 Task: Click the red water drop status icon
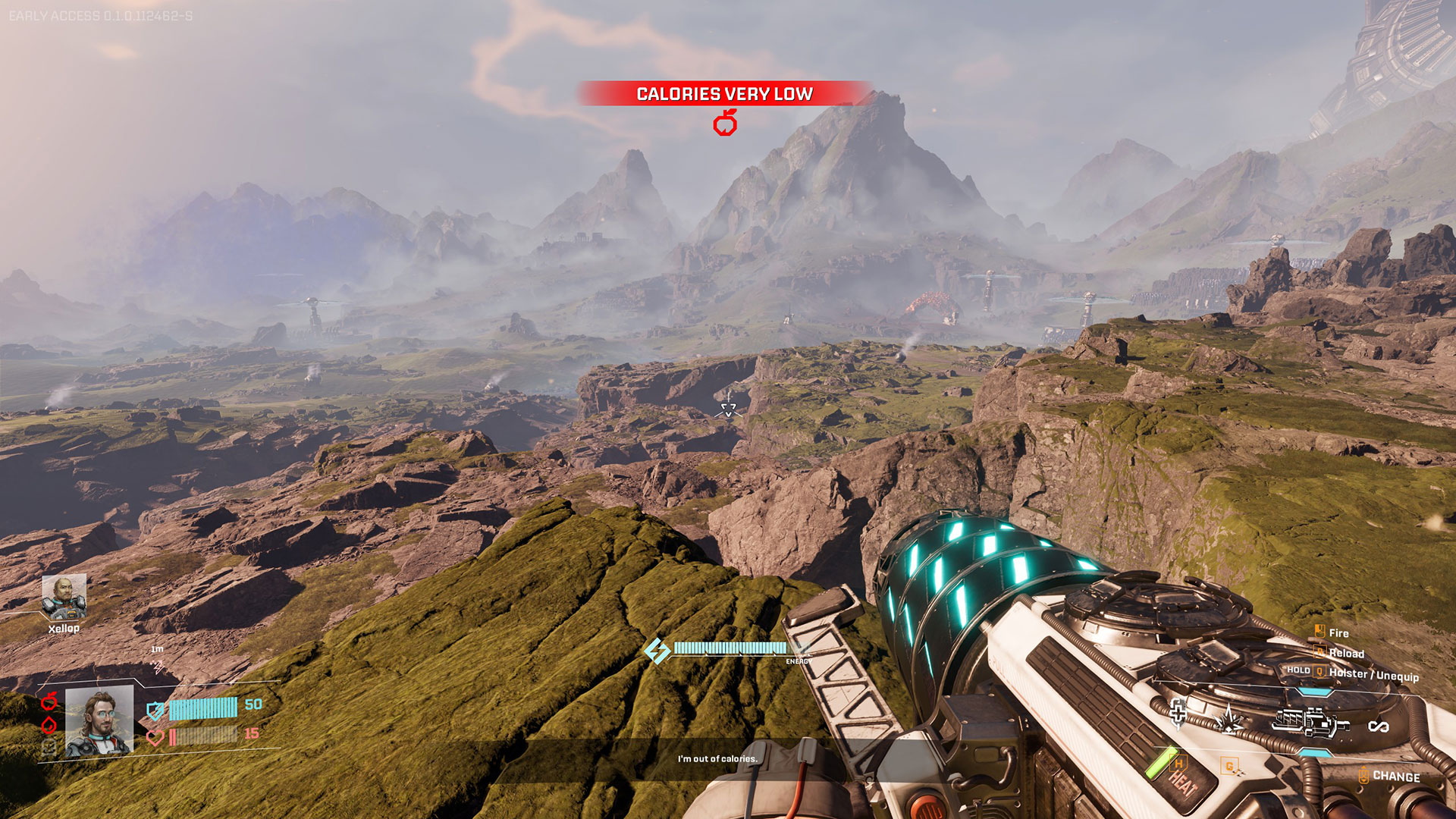tap(49, 724)
